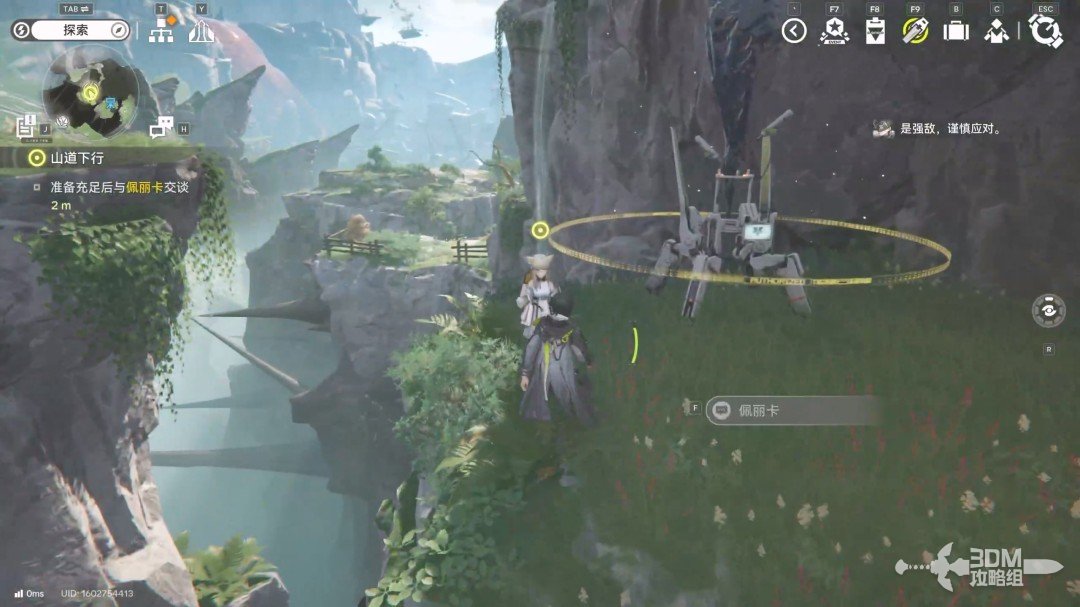Activate the eye scan ability icon
The image size is (1080, 607).
1048,310
